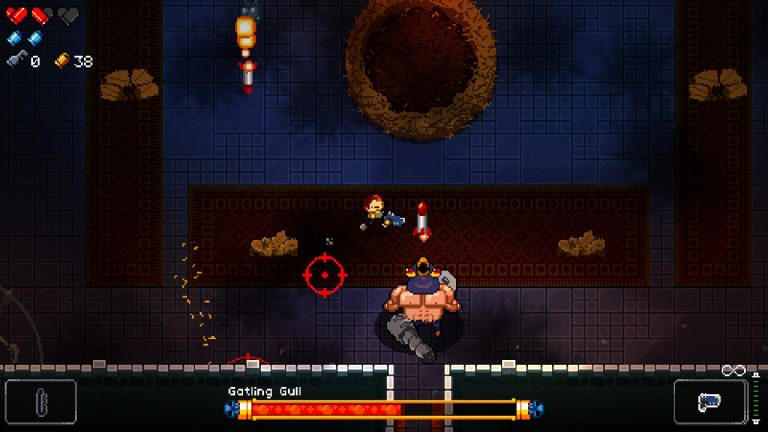Select the active item slot with paperclip

[x=40, y=401]
